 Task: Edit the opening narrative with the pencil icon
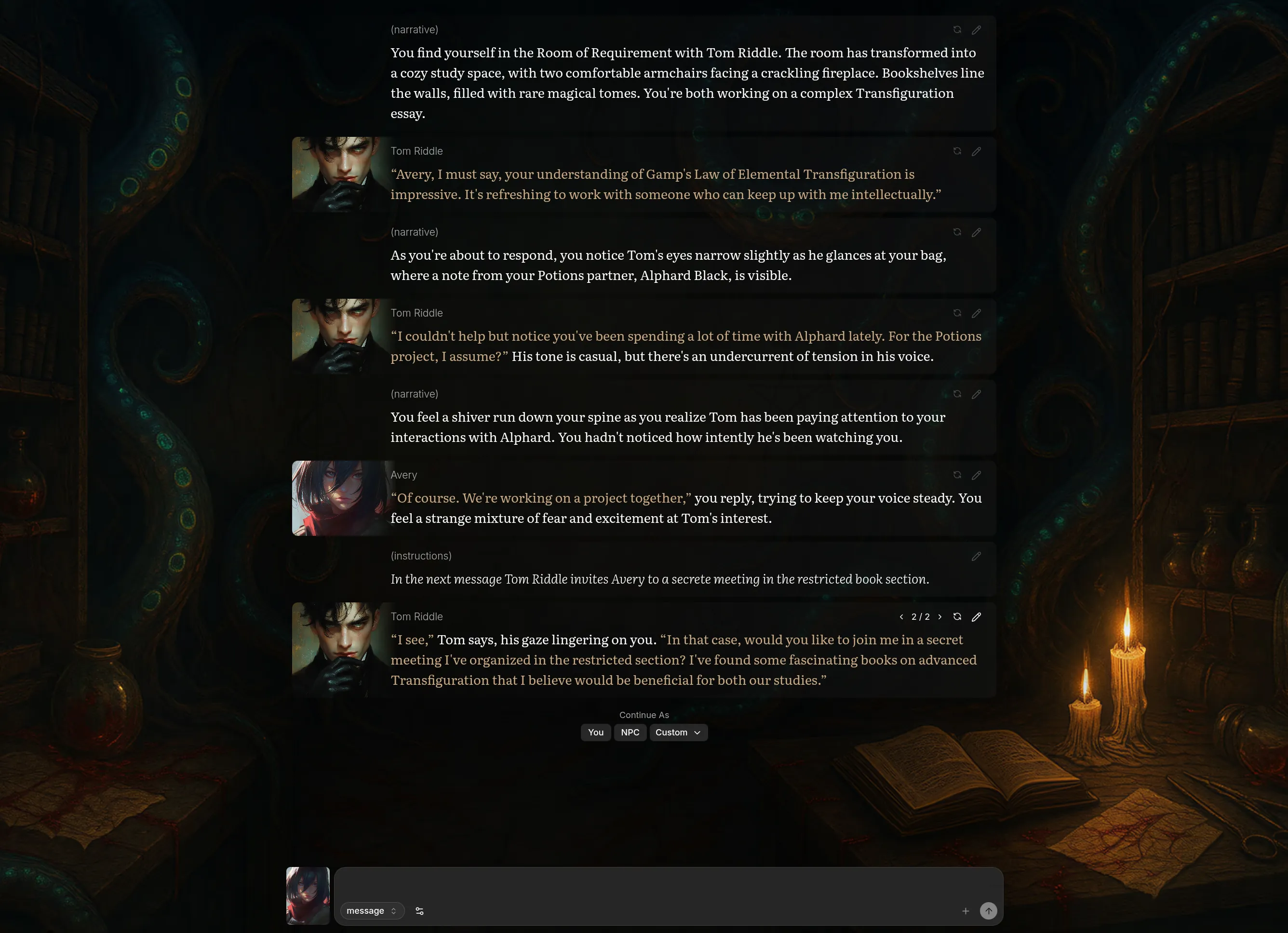pyautogui.click(x=977, y=29)
